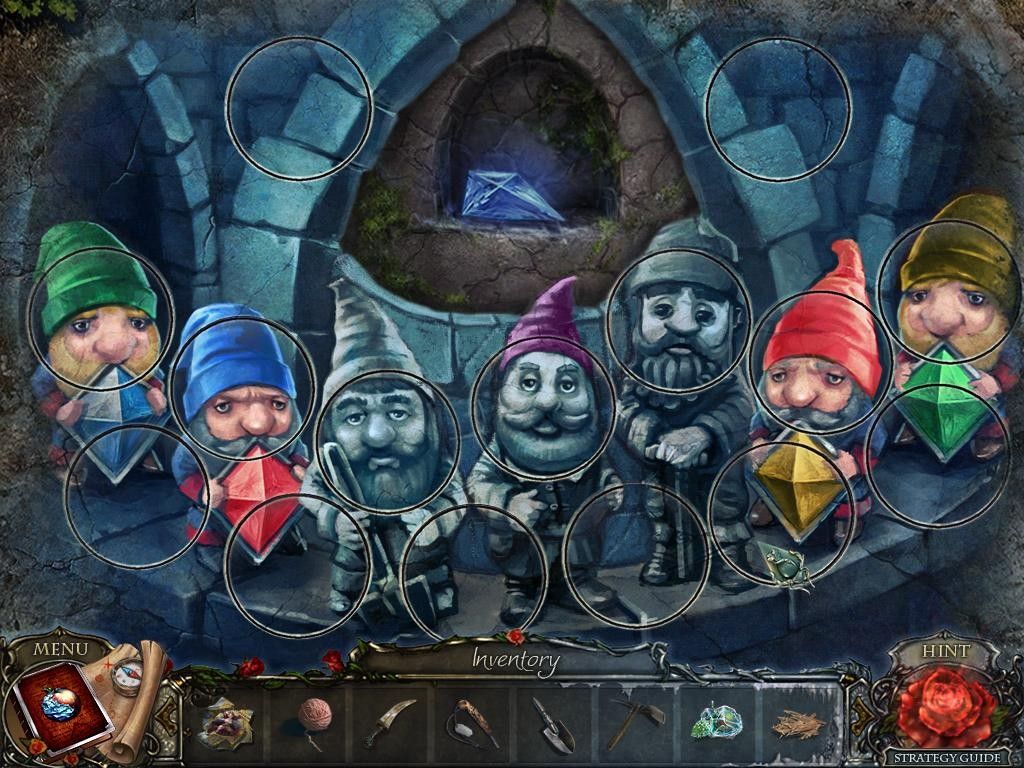Select the ball of yarn in inventory

click(x=317, y=717)
